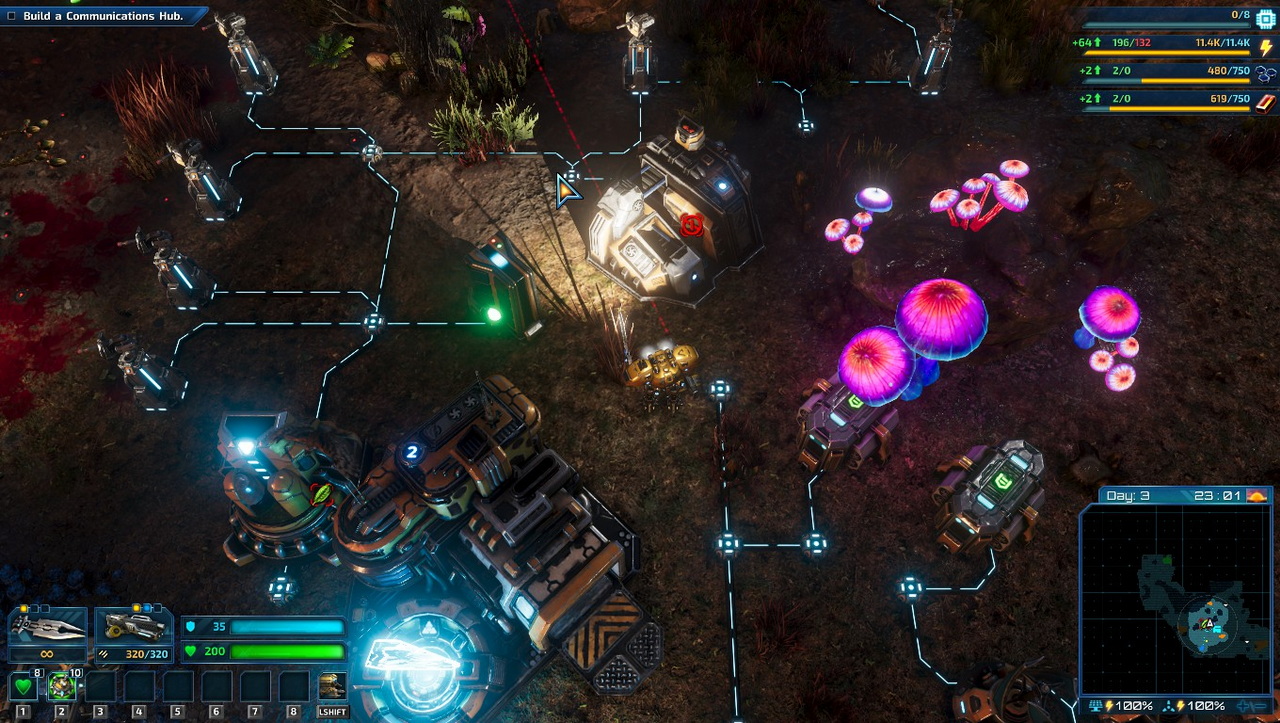Use the green heart repair item
The image size is (1280, 723).
23,687
